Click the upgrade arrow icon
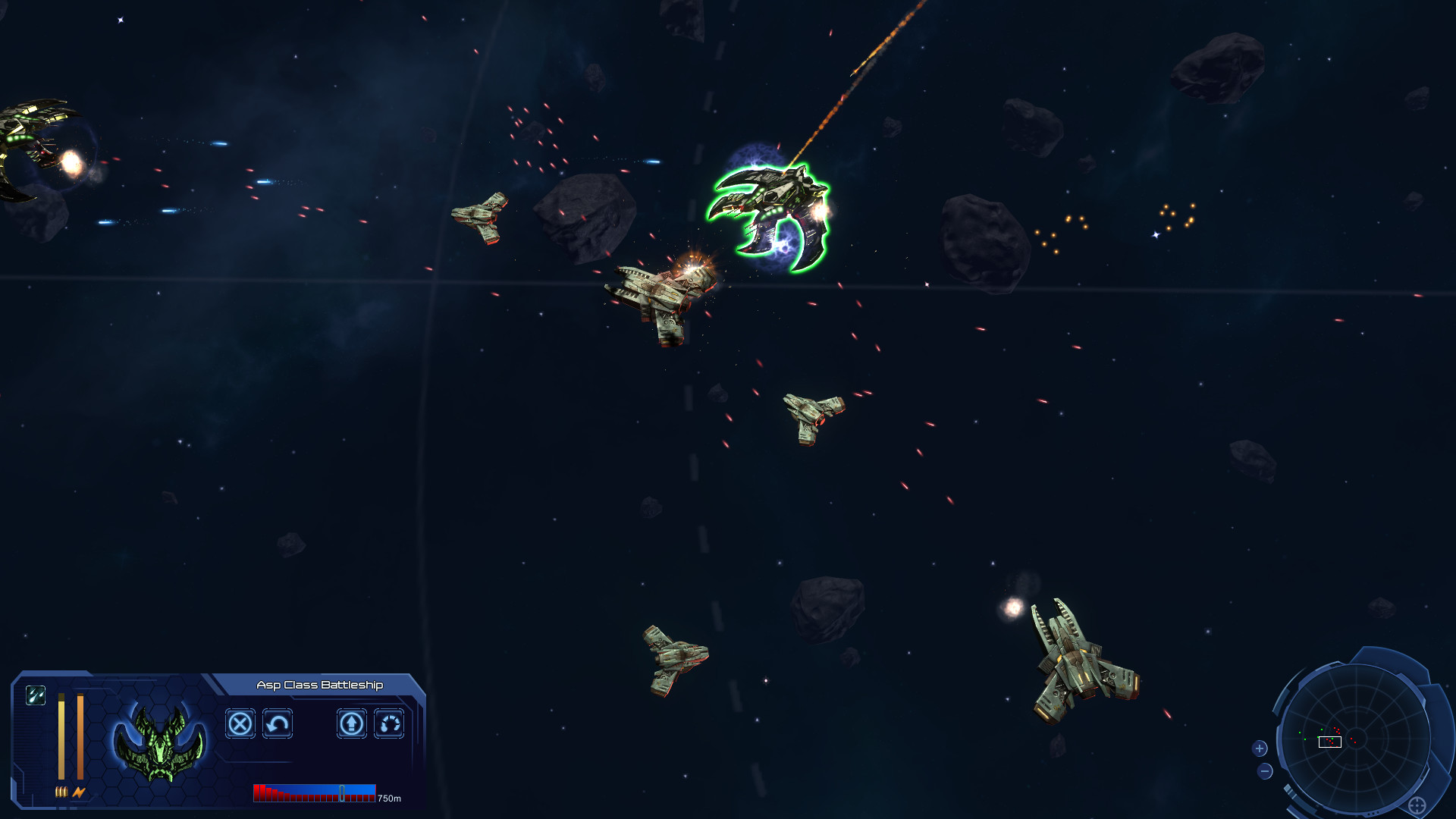The height and width of the screenshot is (819, 1456). point(351,723)
